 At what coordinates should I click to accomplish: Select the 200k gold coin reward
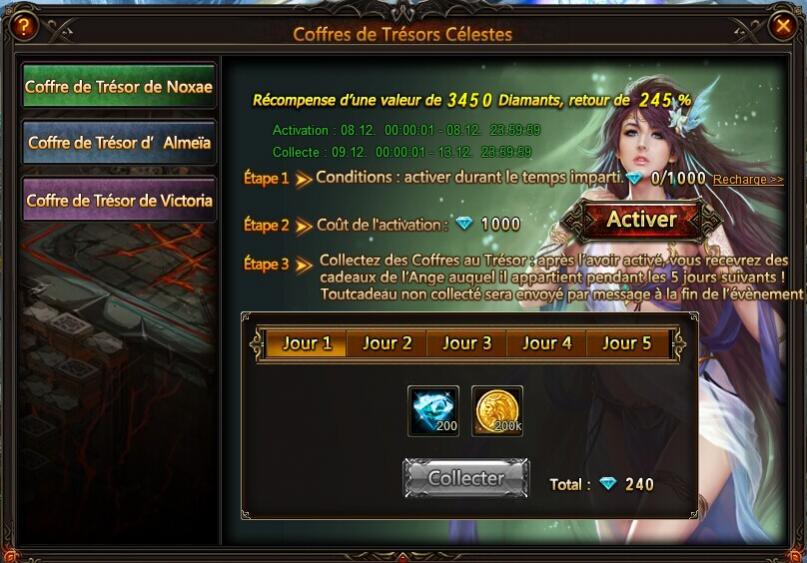[x=497, y=411]
